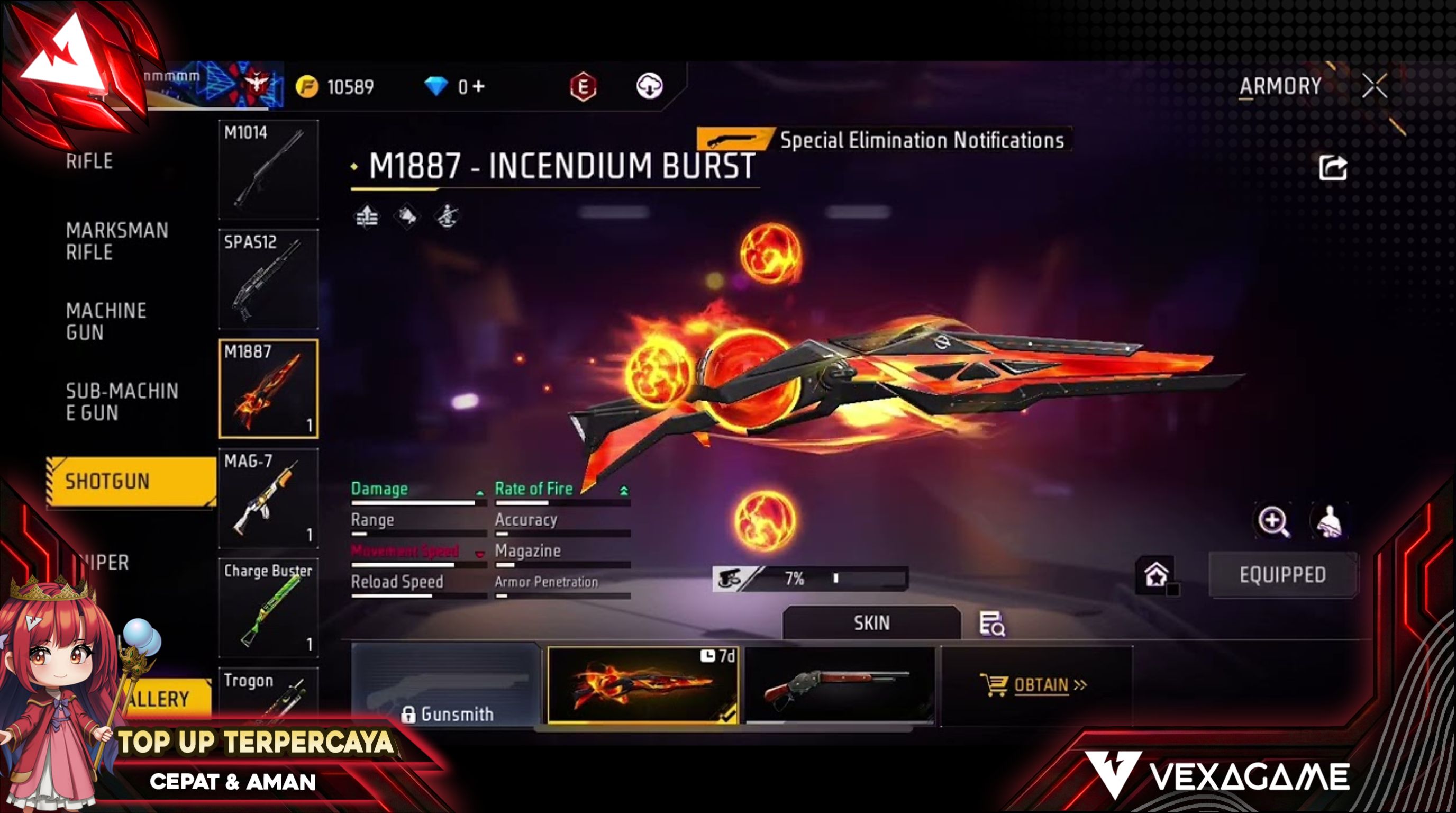Pick the MAG-7 shotgun tile
Screen dimensions: 1456x813
click(x=268, y=498)
